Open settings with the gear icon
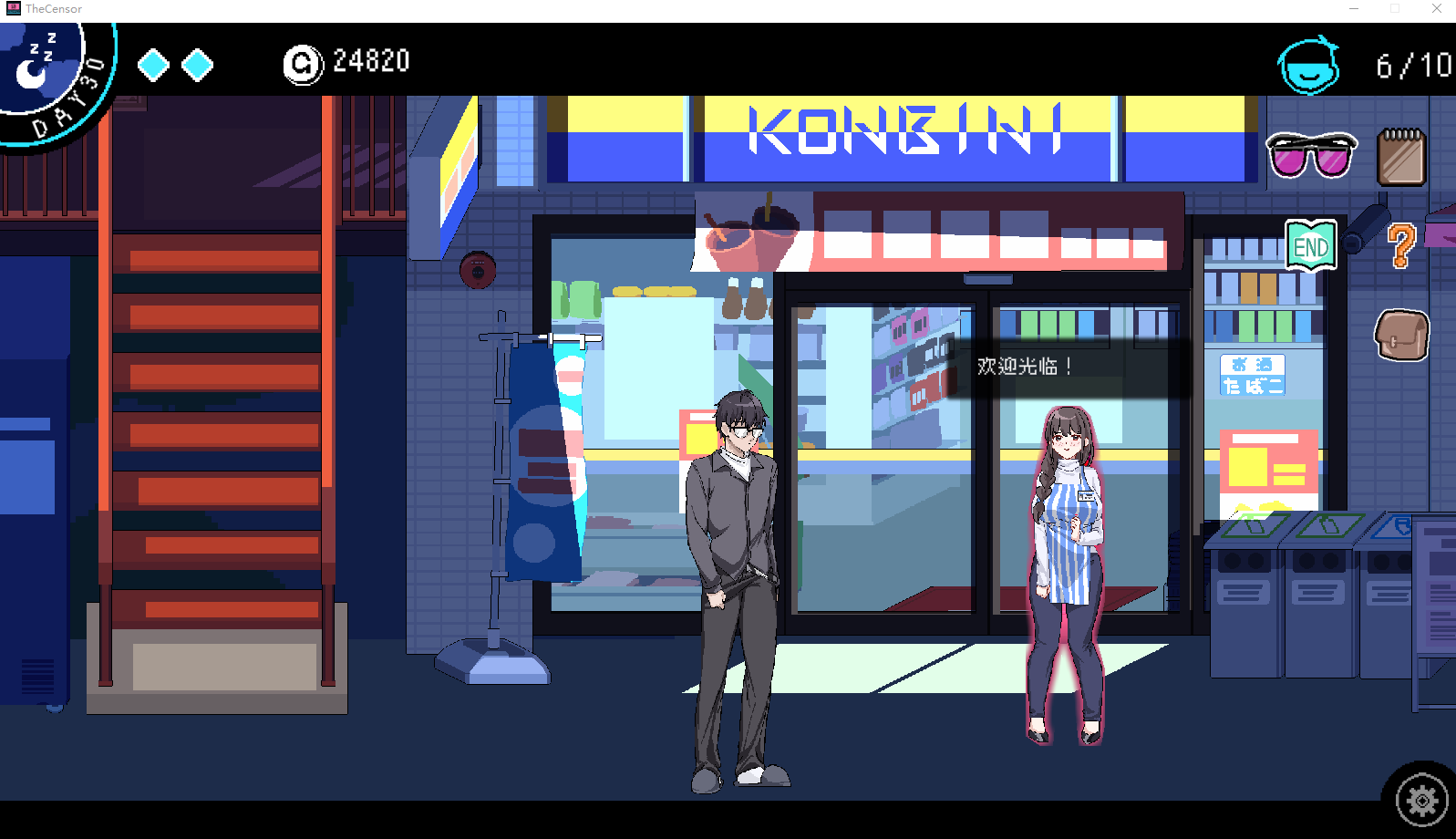Screen dimensions: 1456x839 click(x=1421, y=801)
